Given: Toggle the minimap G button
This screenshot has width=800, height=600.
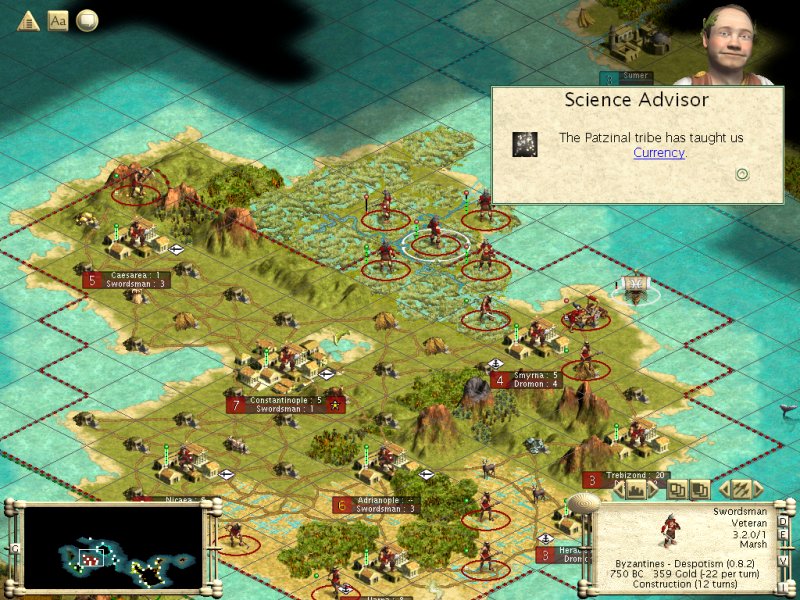Looking at the screenshot, I should [14, 548].
